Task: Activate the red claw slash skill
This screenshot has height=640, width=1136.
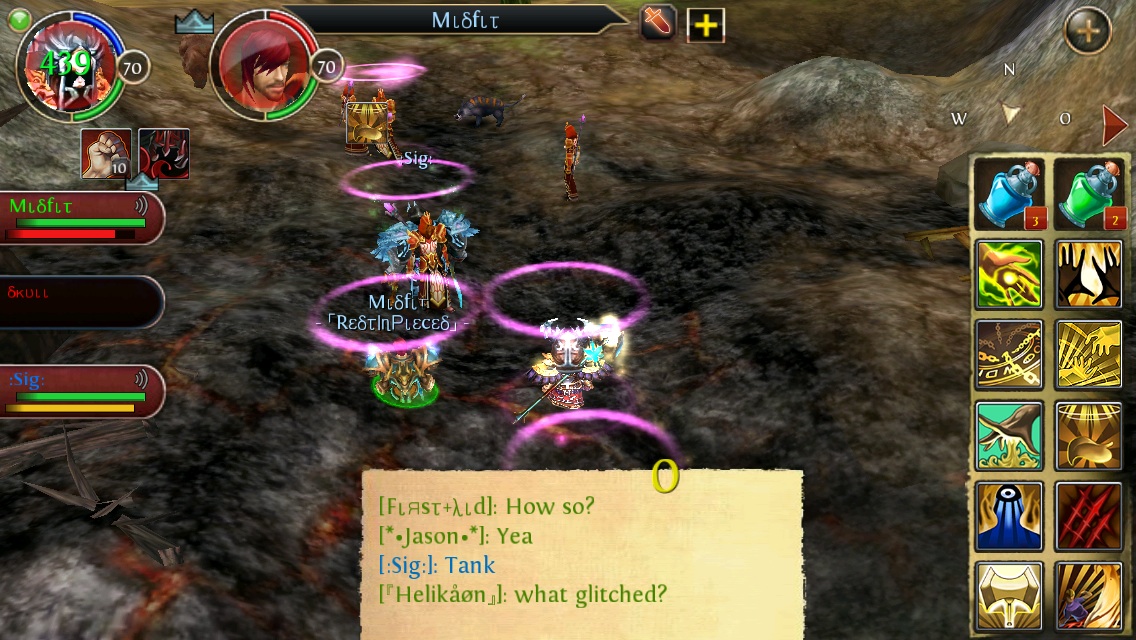Action: pos(1089,516)
